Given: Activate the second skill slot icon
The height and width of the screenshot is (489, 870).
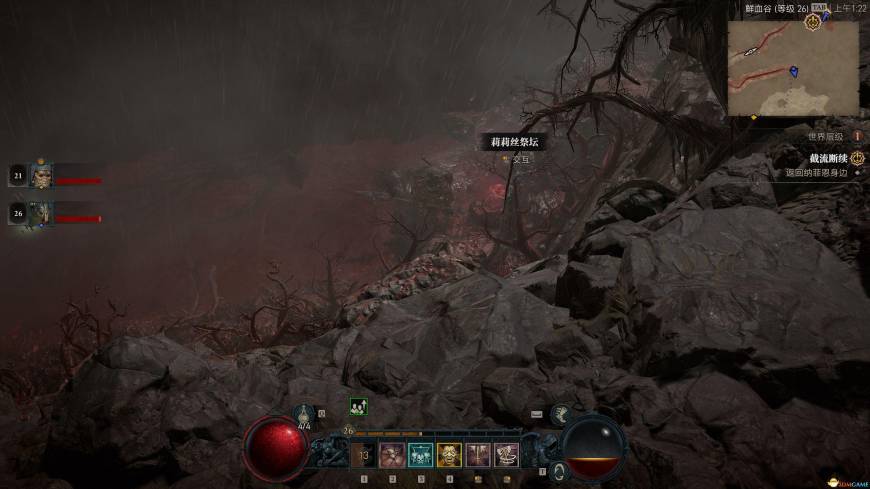Looking at the screenshot, I should pyautogui.click(x=392, y=456).
